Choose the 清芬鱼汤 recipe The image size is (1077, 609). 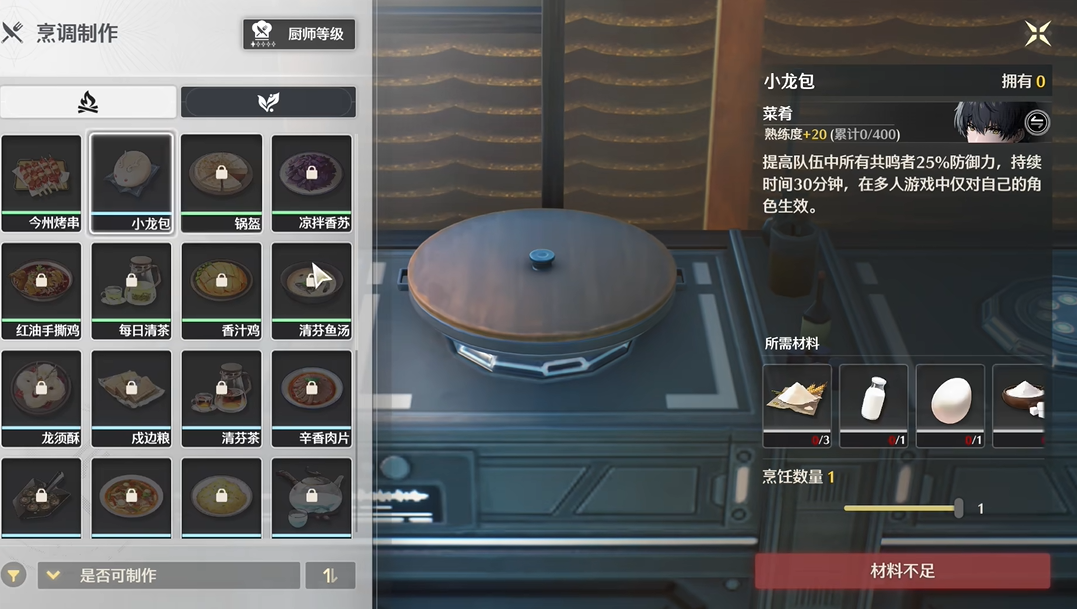[x=311, y=290]
